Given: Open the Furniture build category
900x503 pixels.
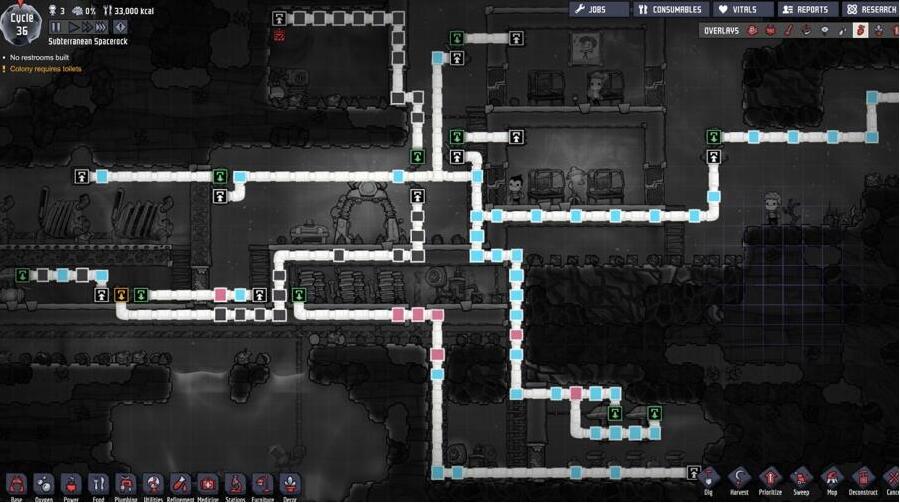Looking at the screenshot, I should [262, 484].
